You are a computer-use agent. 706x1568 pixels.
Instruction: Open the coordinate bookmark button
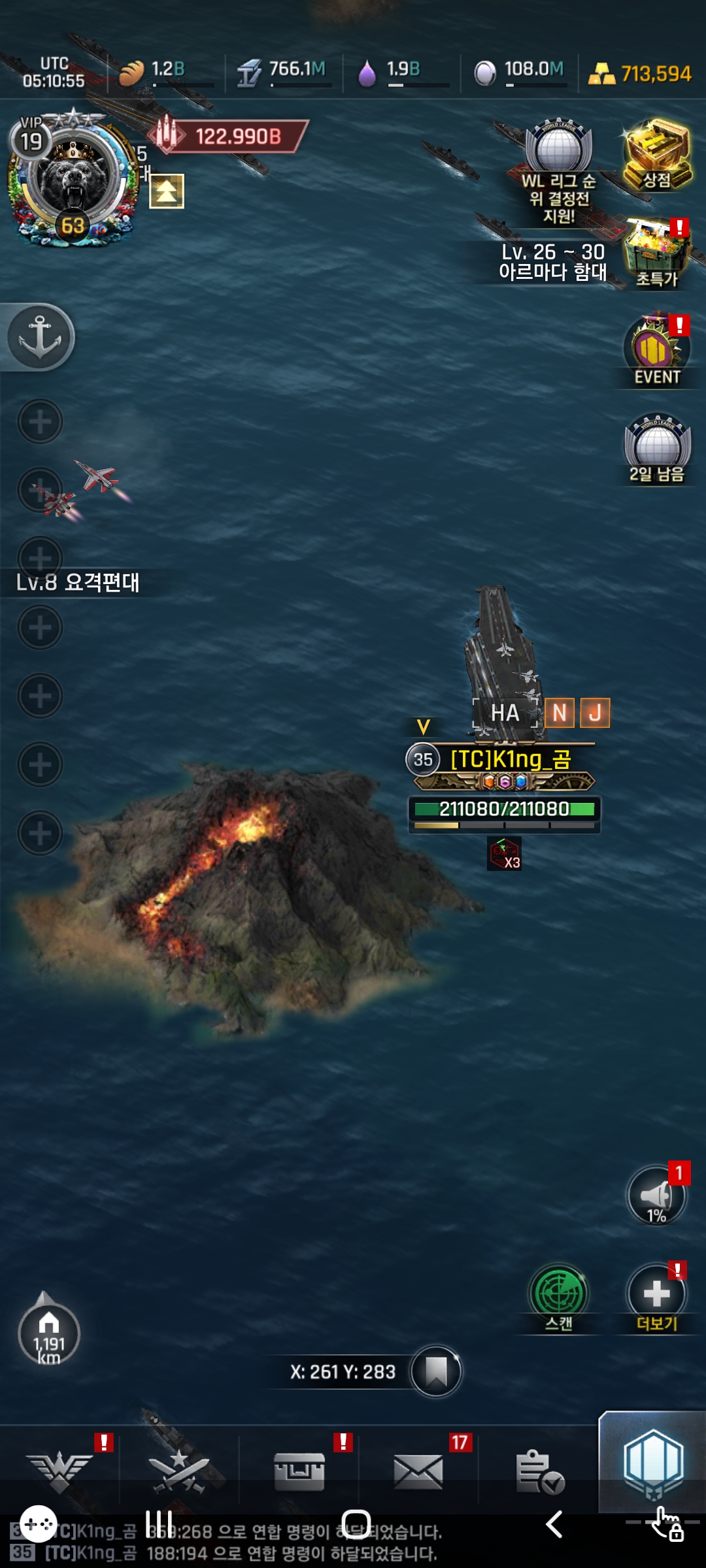pos(436,1371)
